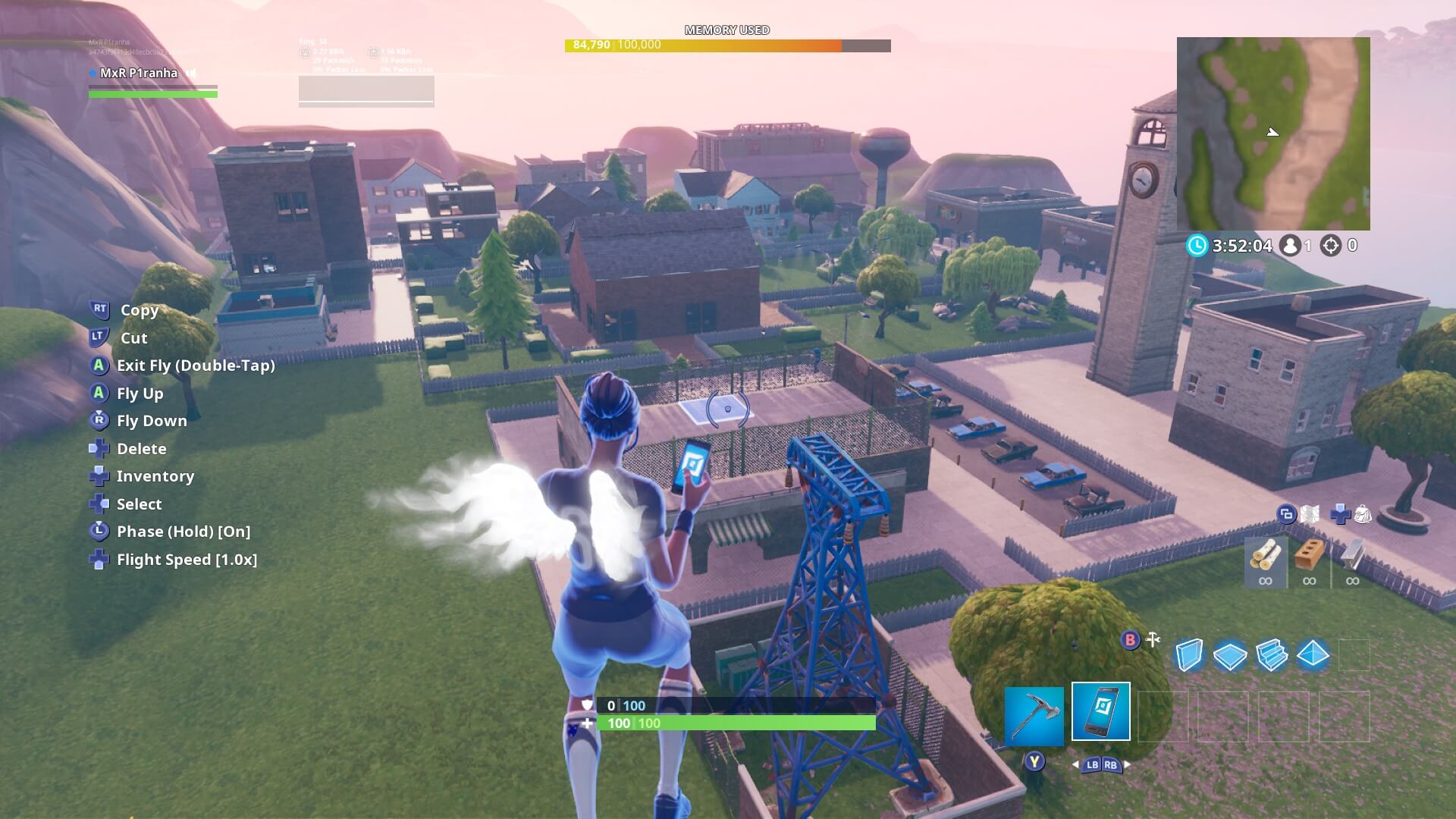This screenshot has height=819, width=1456.
Task: Click the MxR P1ranha player name
Action: click(x=139, y=74)
